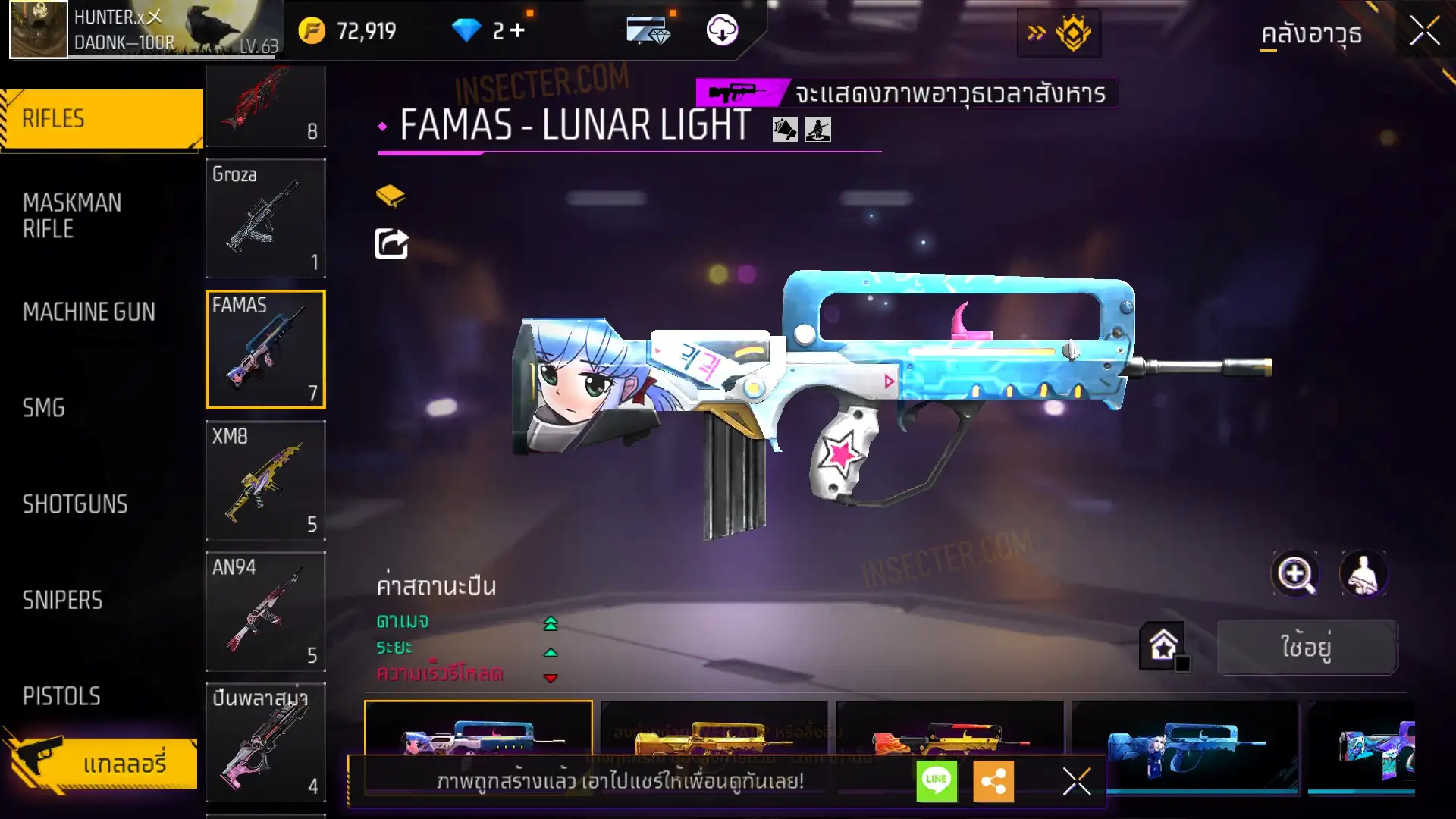This screenshot has width=1456, height=819.
Task: Open the MASKMAN RIFLE category
Action: [72, 215]
